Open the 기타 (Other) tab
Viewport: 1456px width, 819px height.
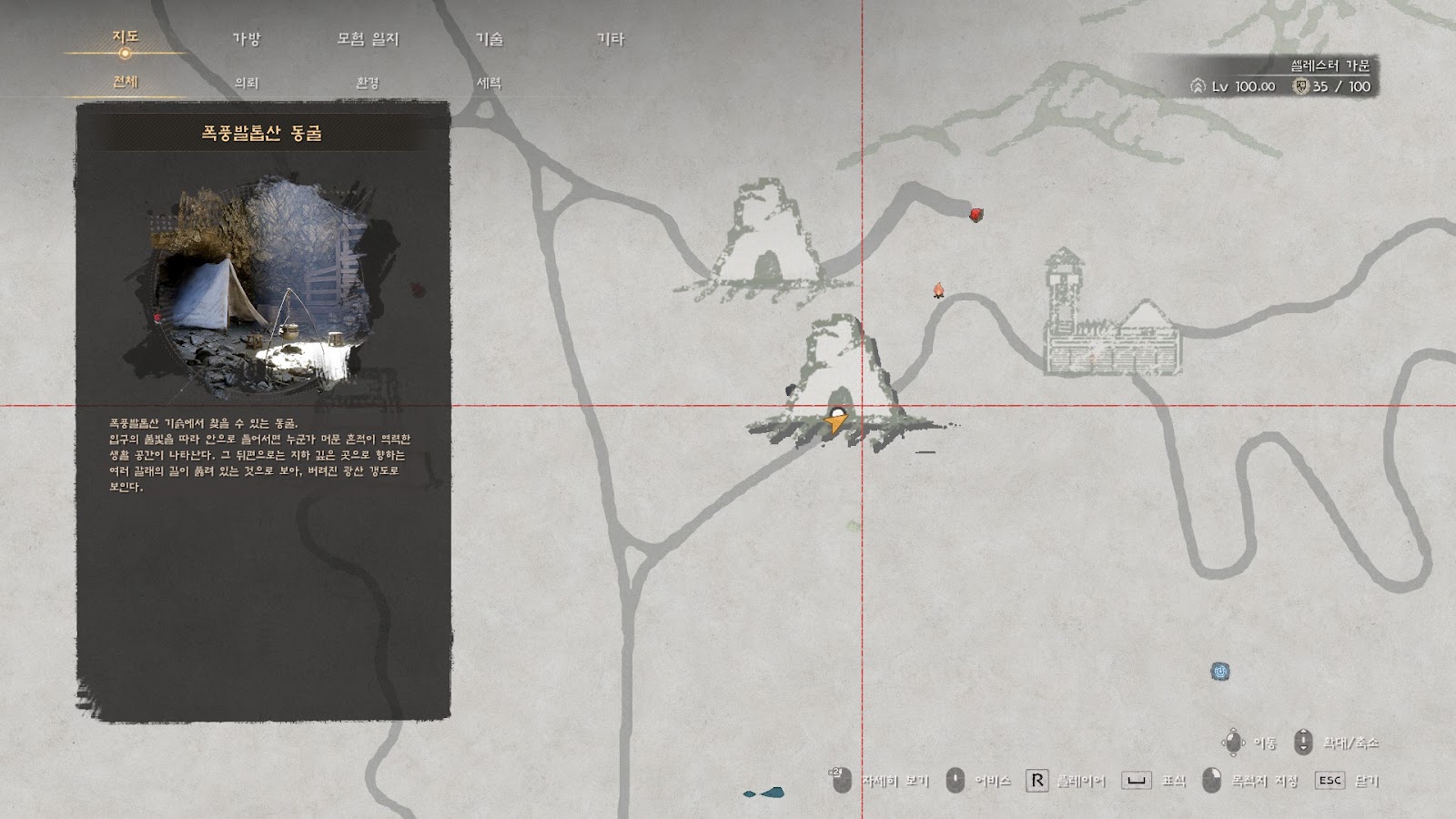point(610,39)
